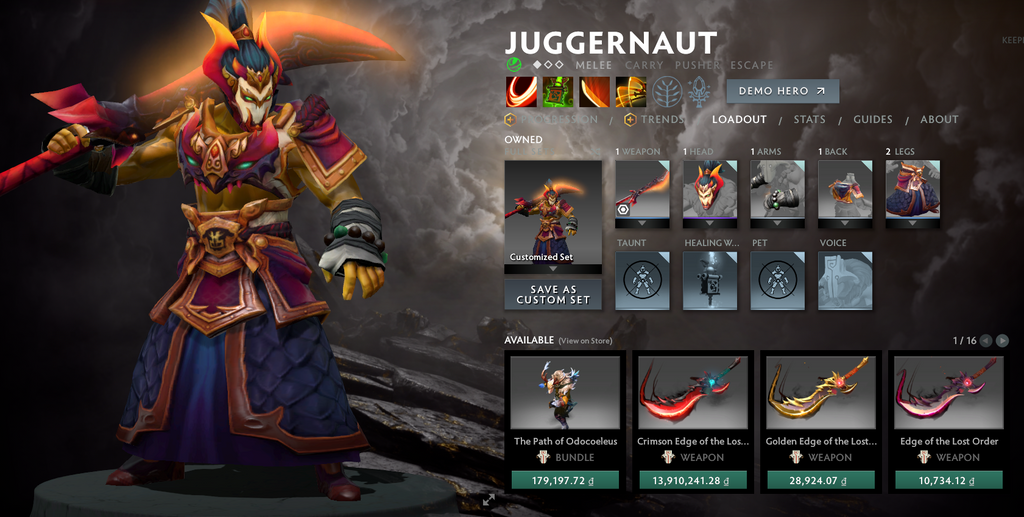The height and width of the screenshot is (517, 1024).
Task: Choose the Head equipment slot
Action: pyautogui.click(x=710, y=189)
